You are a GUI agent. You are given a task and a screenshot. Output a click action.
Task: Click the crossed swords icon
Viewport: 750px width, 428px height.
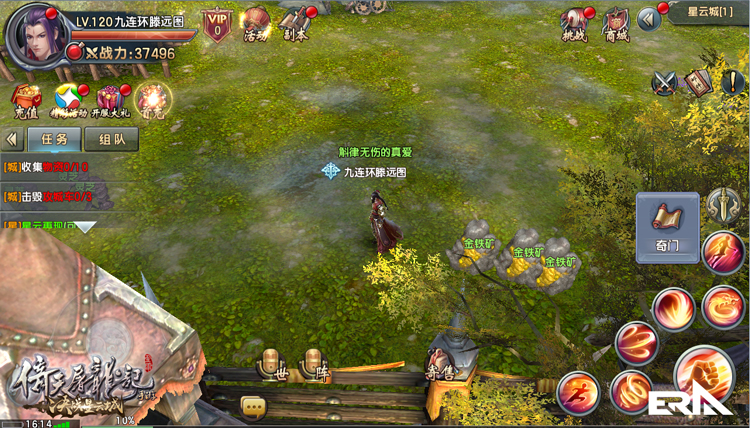667,83
